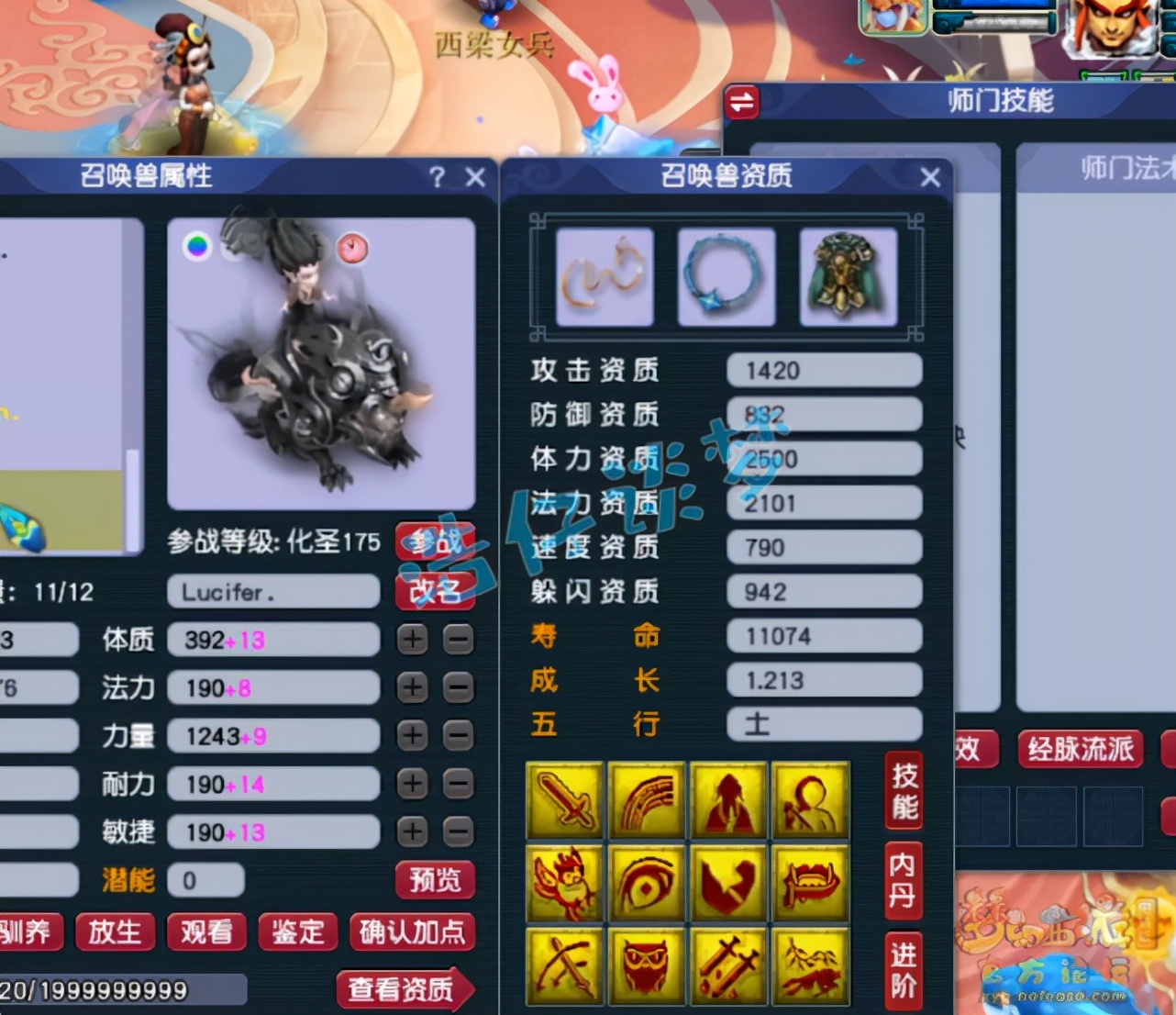Select the phoenix bird skill icon
Screen dimensions: 1176x1015
(x=563, y=883)
